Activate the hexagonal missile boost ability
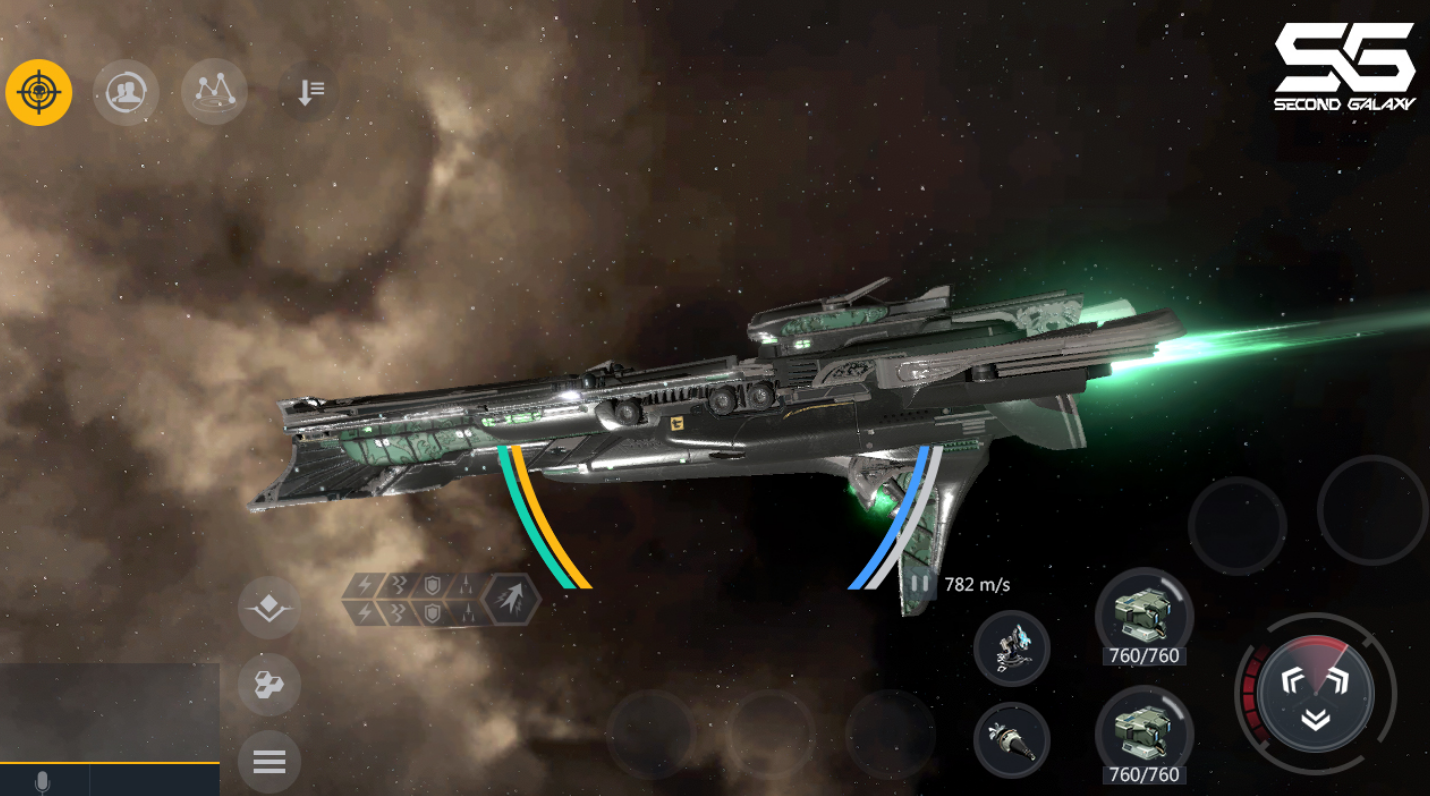The height and width of the screenshot is (796, 1430). point(511,599)
